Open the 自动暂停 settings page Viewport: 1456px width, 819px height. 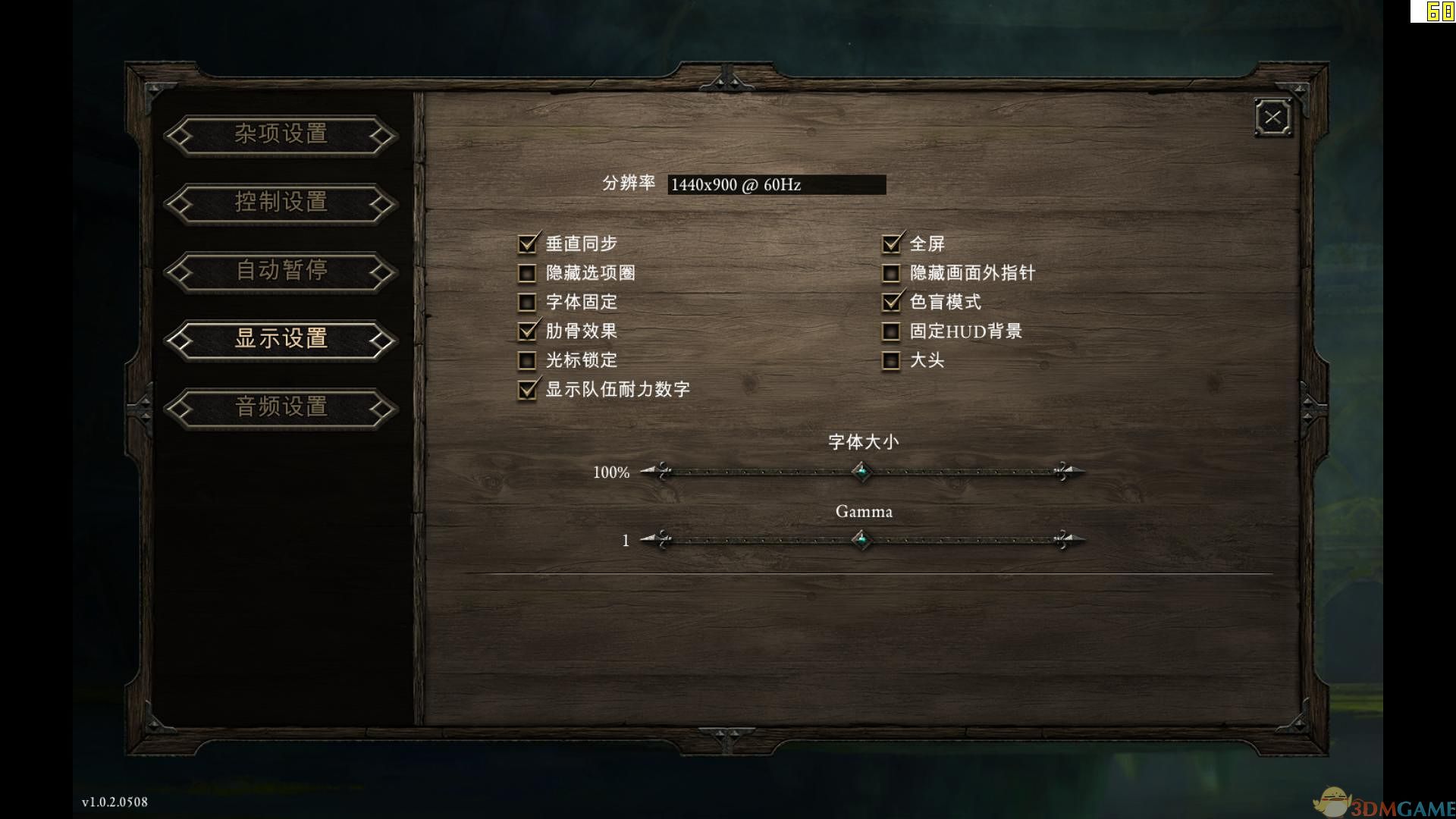(x=281, y=271)
